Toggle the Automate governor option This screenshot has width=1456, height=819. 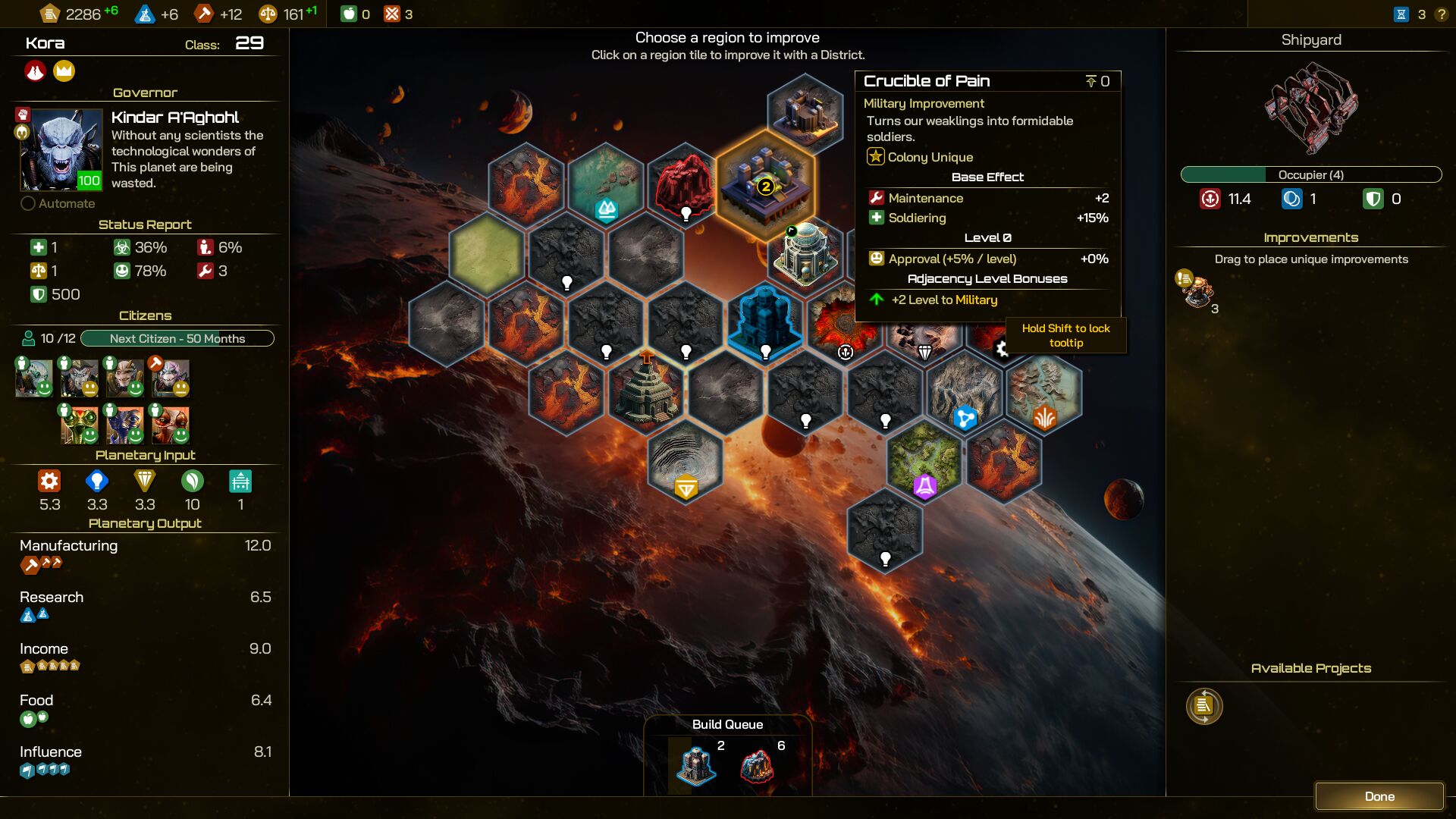(x=29, y=203)
